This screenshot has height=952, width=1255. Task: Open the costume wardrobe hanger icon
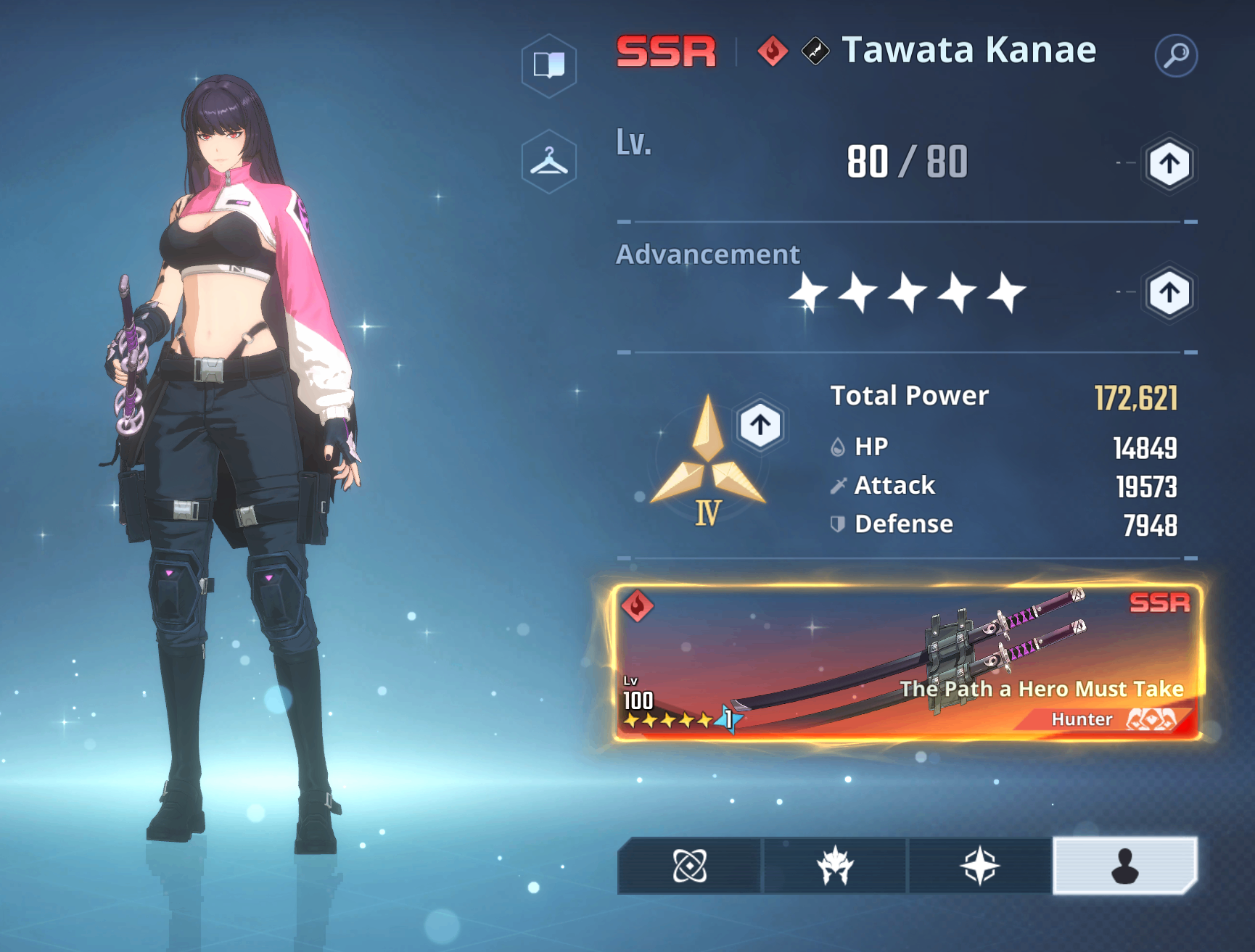[549, 161]
